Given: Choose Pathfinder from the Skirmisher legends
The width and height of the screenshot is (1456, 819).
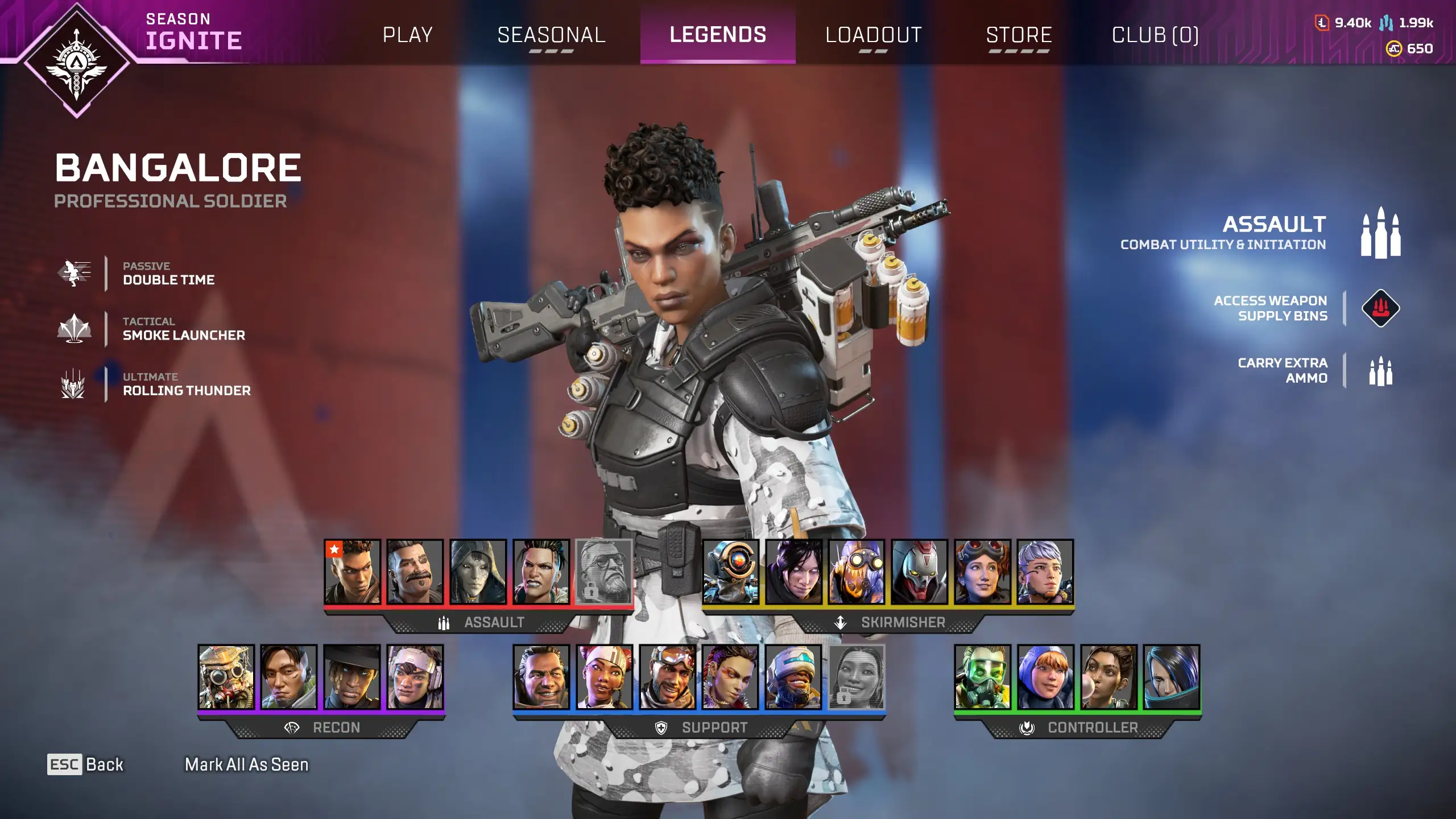Looking at the screenshot, I should point(730,572).
